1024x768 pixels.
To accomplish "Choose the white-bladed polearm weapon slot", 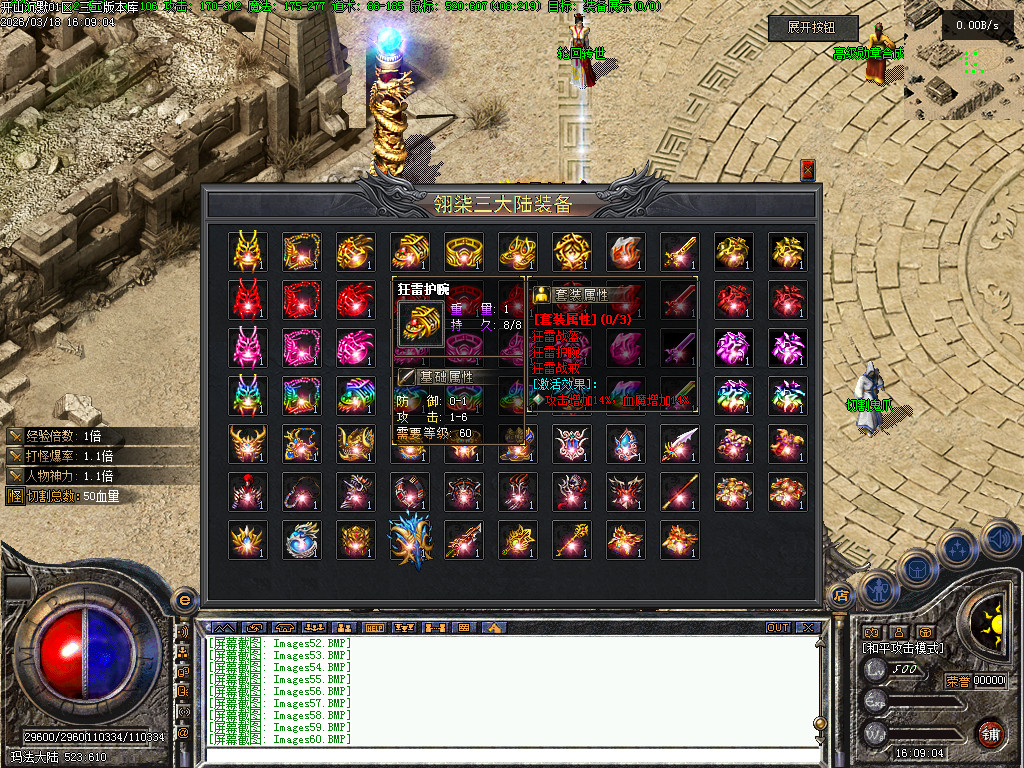I will tap(679, 444).
